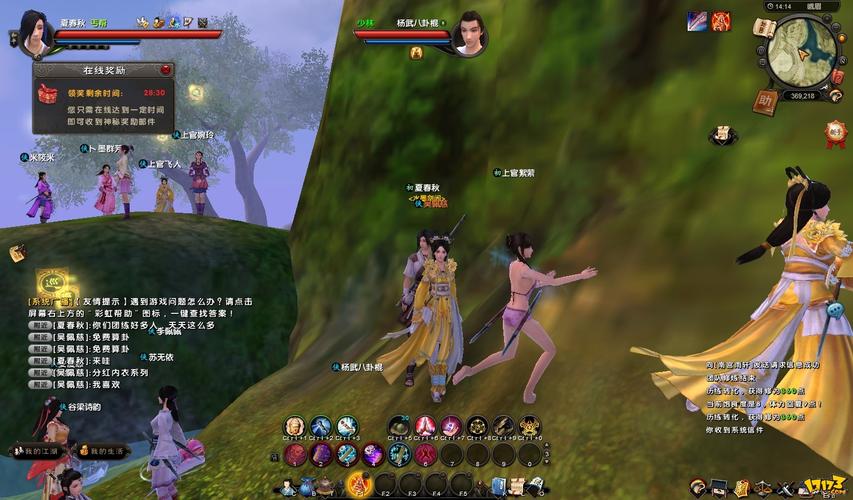Click the red flame buff icon
Viewport: 853px width, 500px height.
pos(720,21)
